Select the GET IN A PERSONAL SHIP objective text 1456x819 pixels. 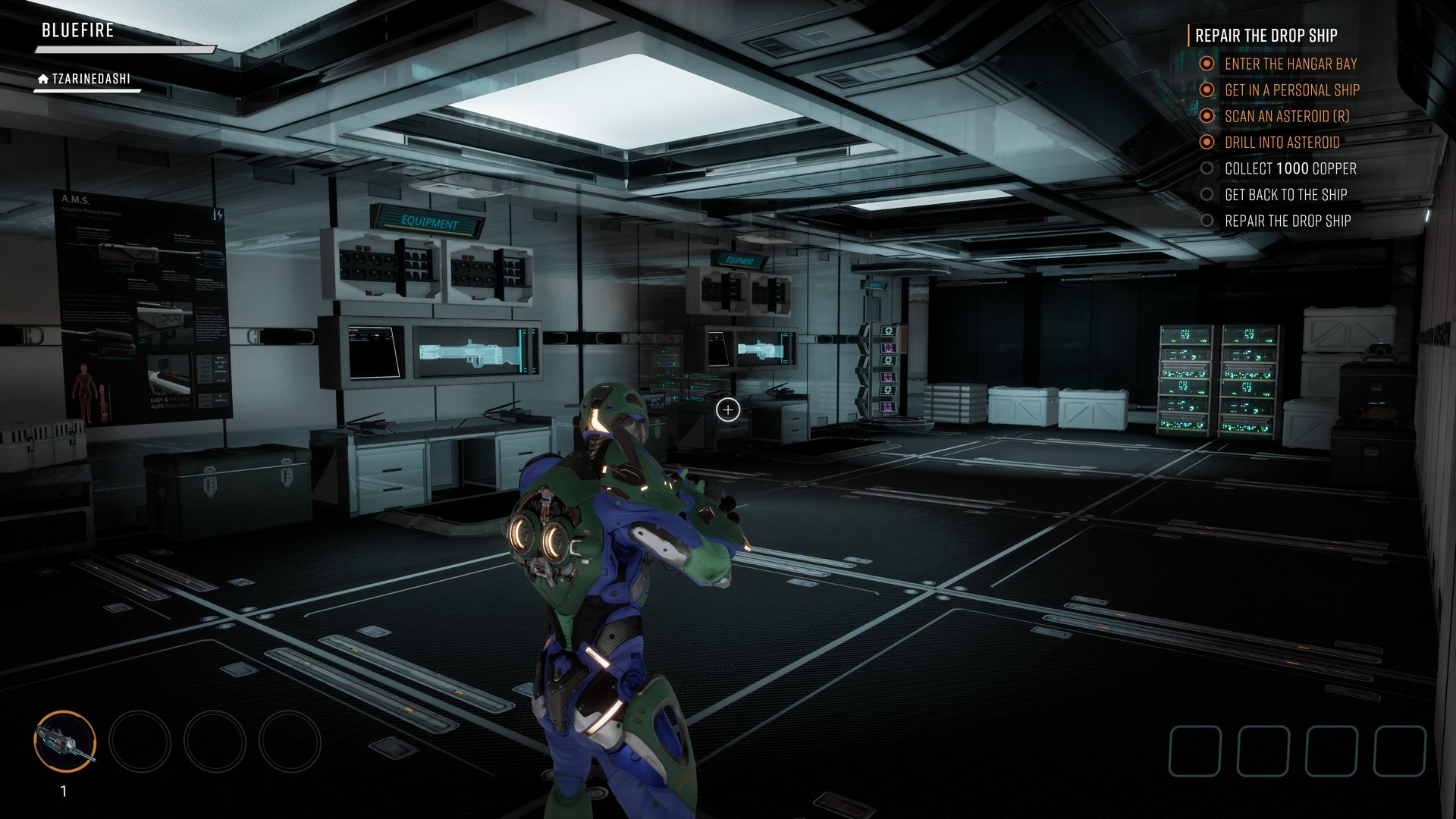point(1293,89)
